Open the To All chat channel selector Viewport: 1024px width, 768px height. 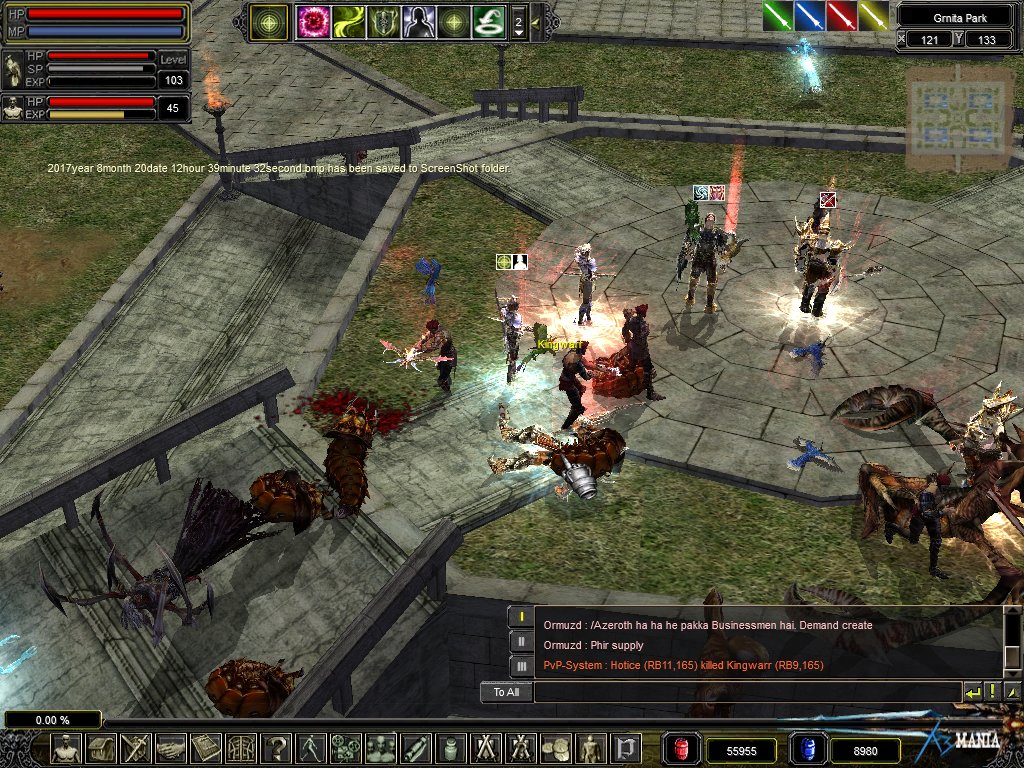pyautogui.click(x=505, y=692)
